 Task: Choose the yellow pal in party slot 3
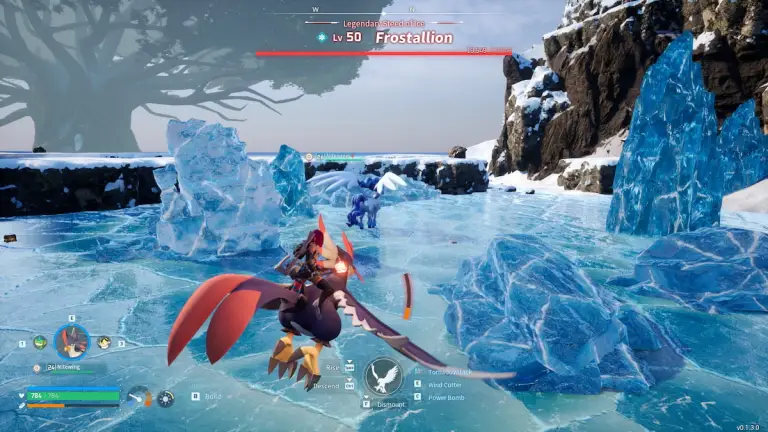pyautogui.click(x=104, y=342)
